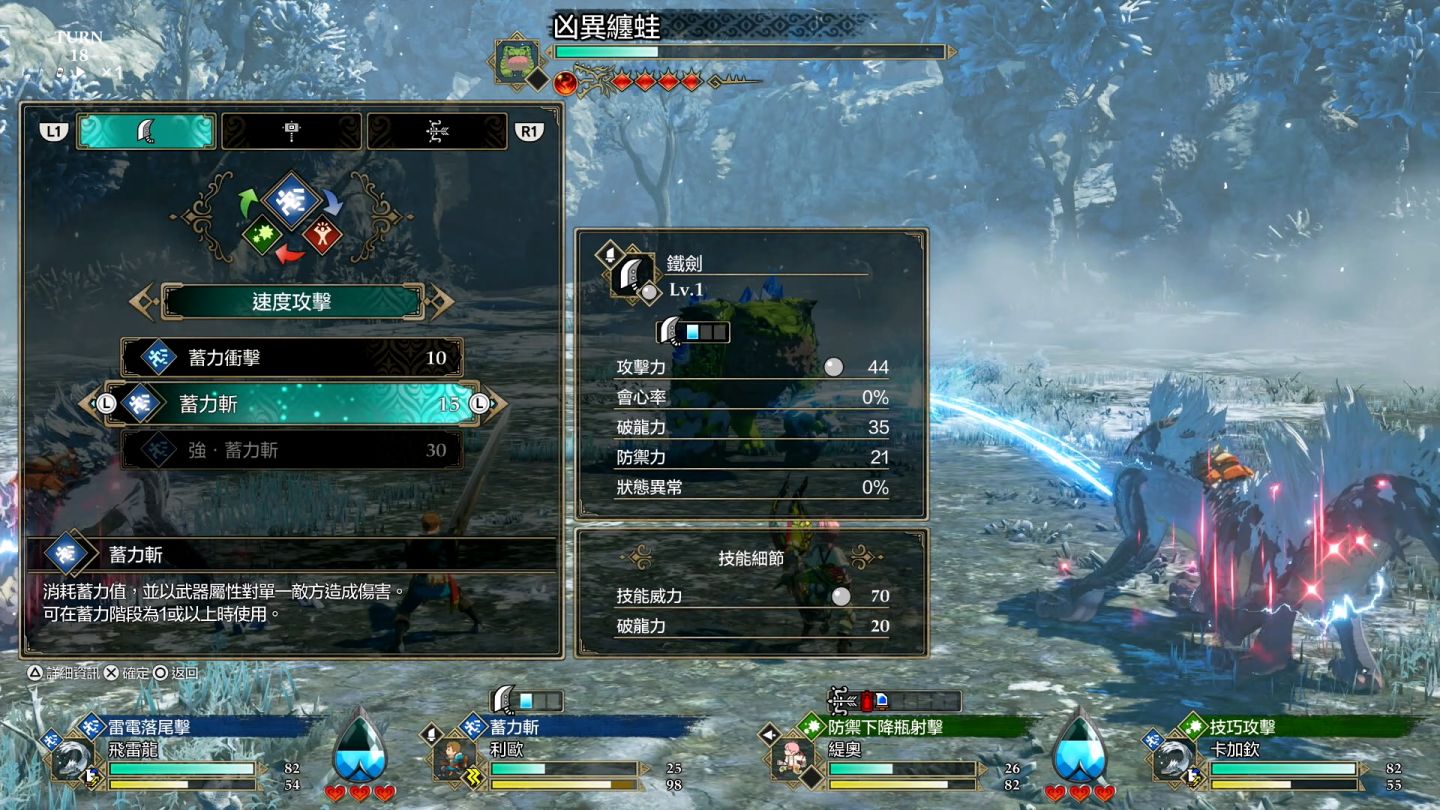
Task: Pick the greyed-out 強・蓄力斬 skill
Action: [x=292, y=450]
